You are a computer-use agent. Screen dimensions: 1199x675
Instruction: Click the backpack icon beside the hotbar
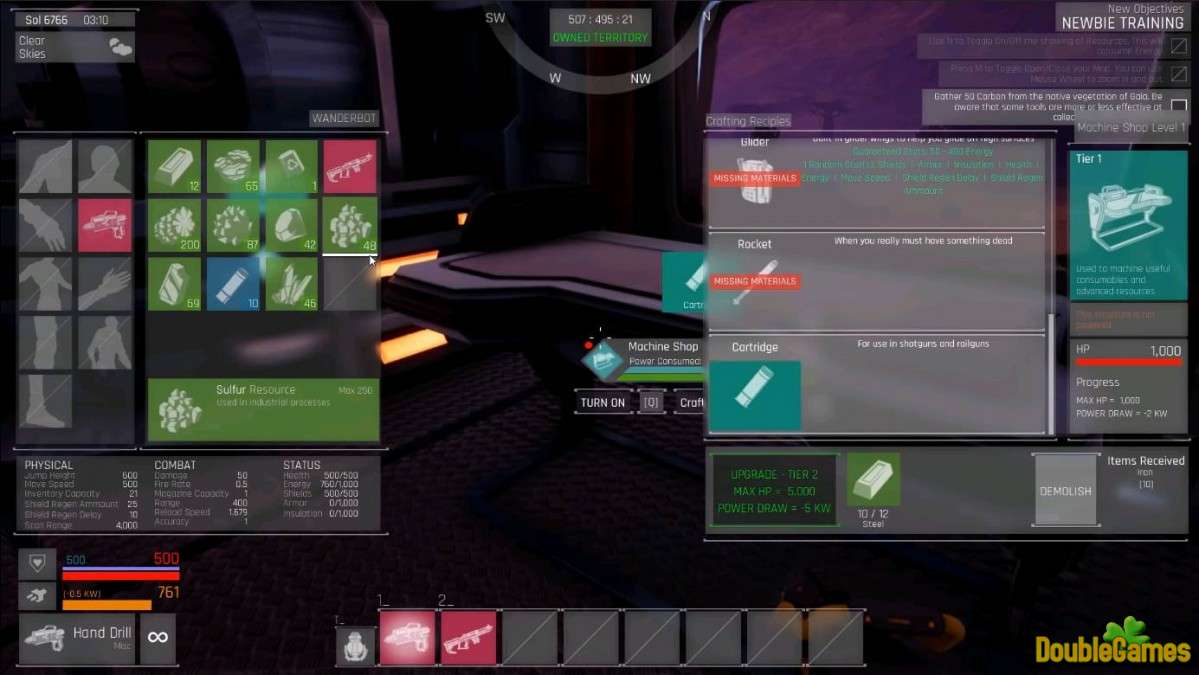point(355,646)
